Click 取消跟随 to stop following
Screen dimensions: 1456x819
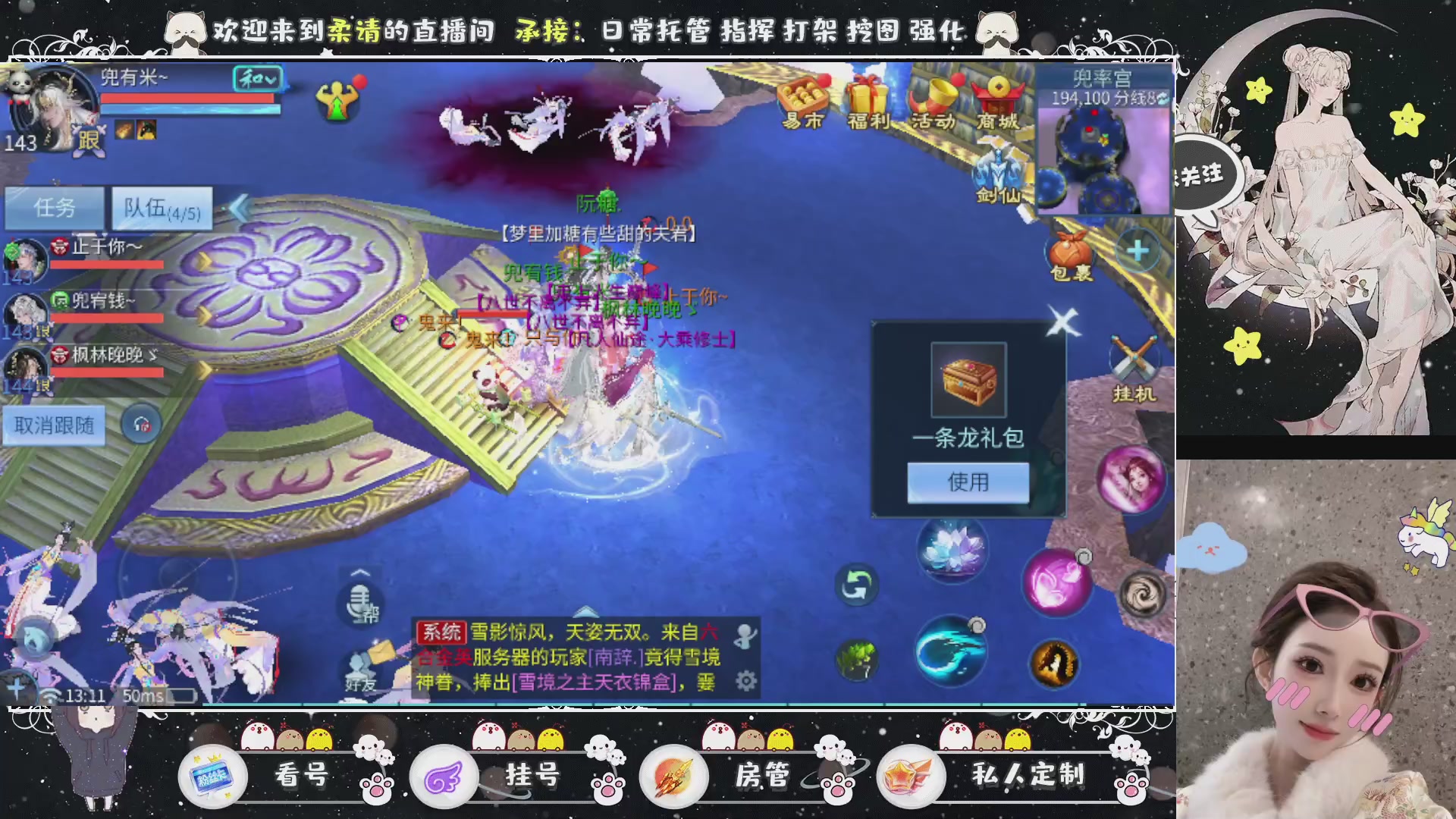pos(53,425)
